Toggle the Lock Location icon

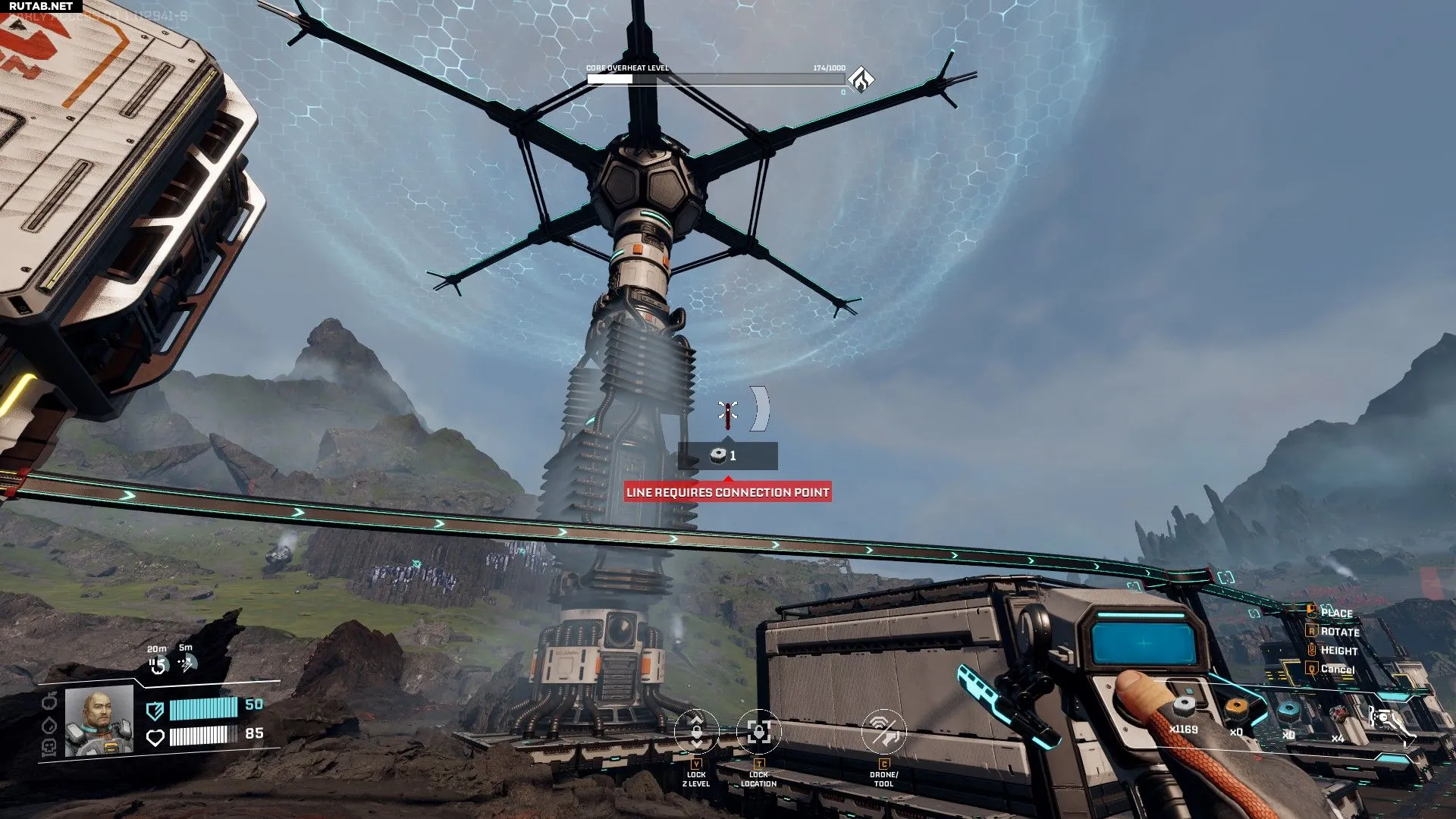(758, 732)
